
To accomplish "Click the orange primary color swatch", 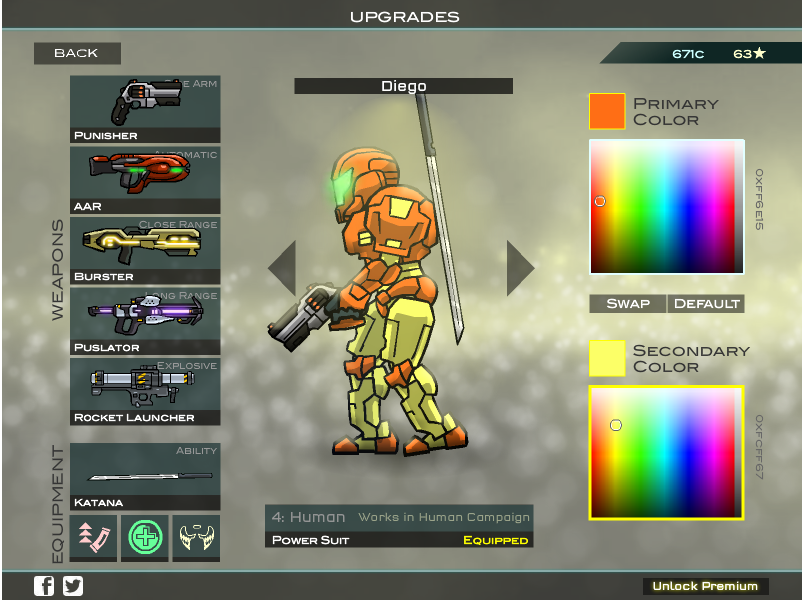I will click(x=607, y=111).
